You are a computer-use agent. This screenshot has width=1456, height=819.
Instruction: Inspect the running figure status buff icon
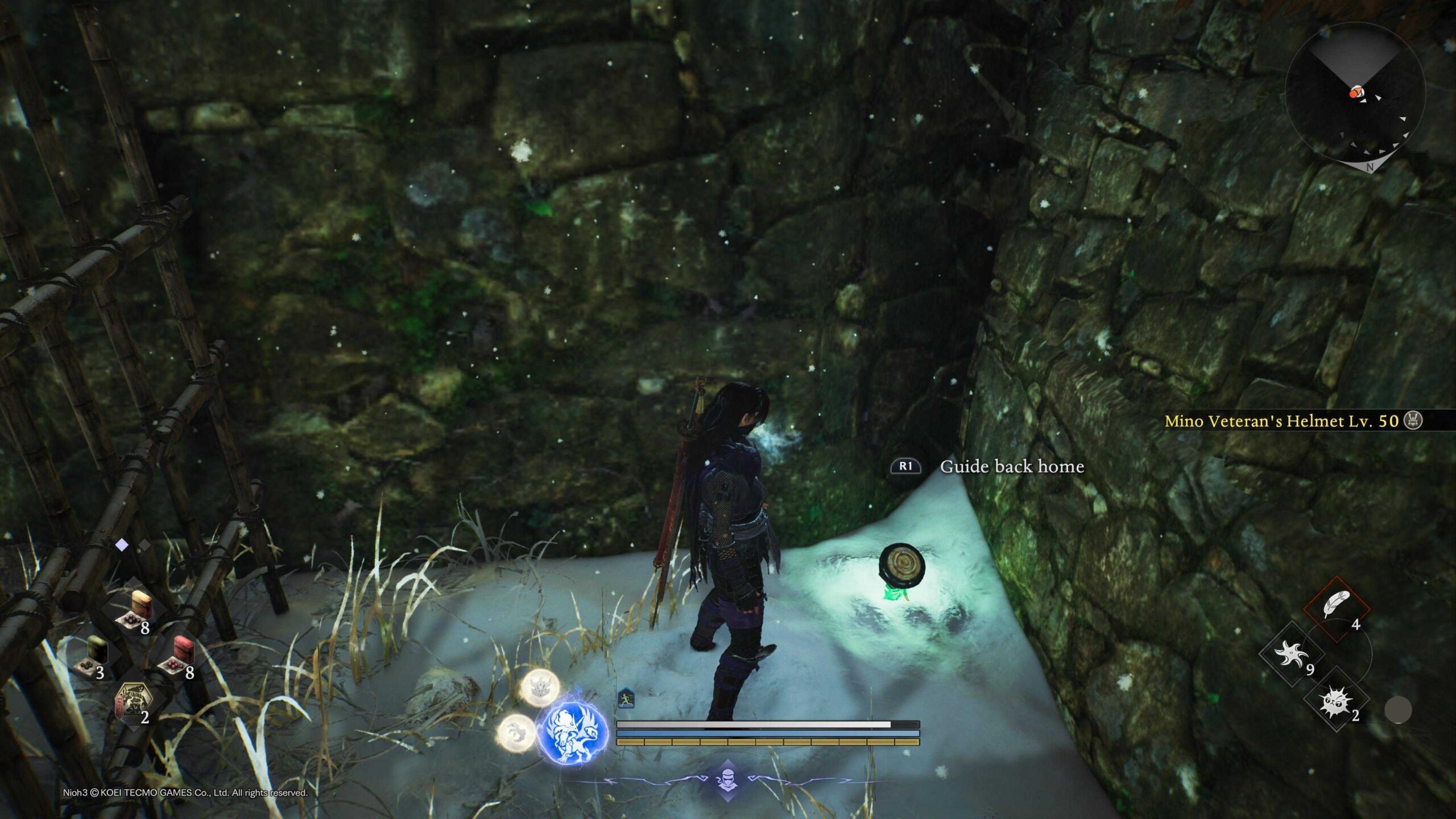[626, 697]
